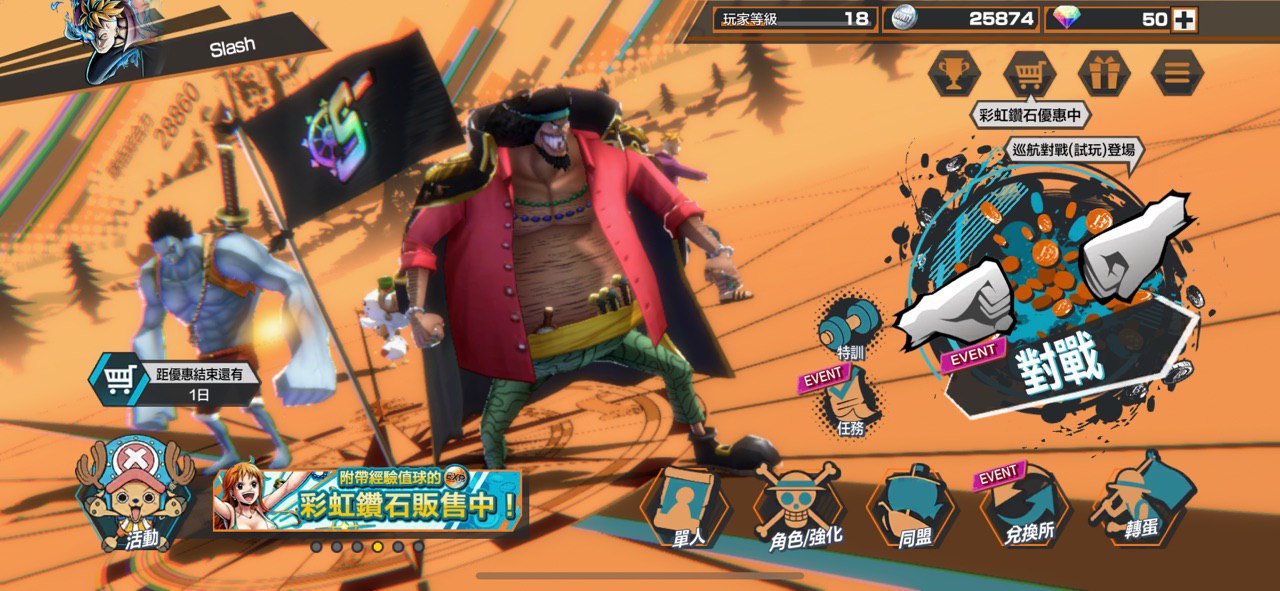Open the 轉蛋 gacha menu
This screenshot has width=1280, height=591.
[x=1138, y=505]
